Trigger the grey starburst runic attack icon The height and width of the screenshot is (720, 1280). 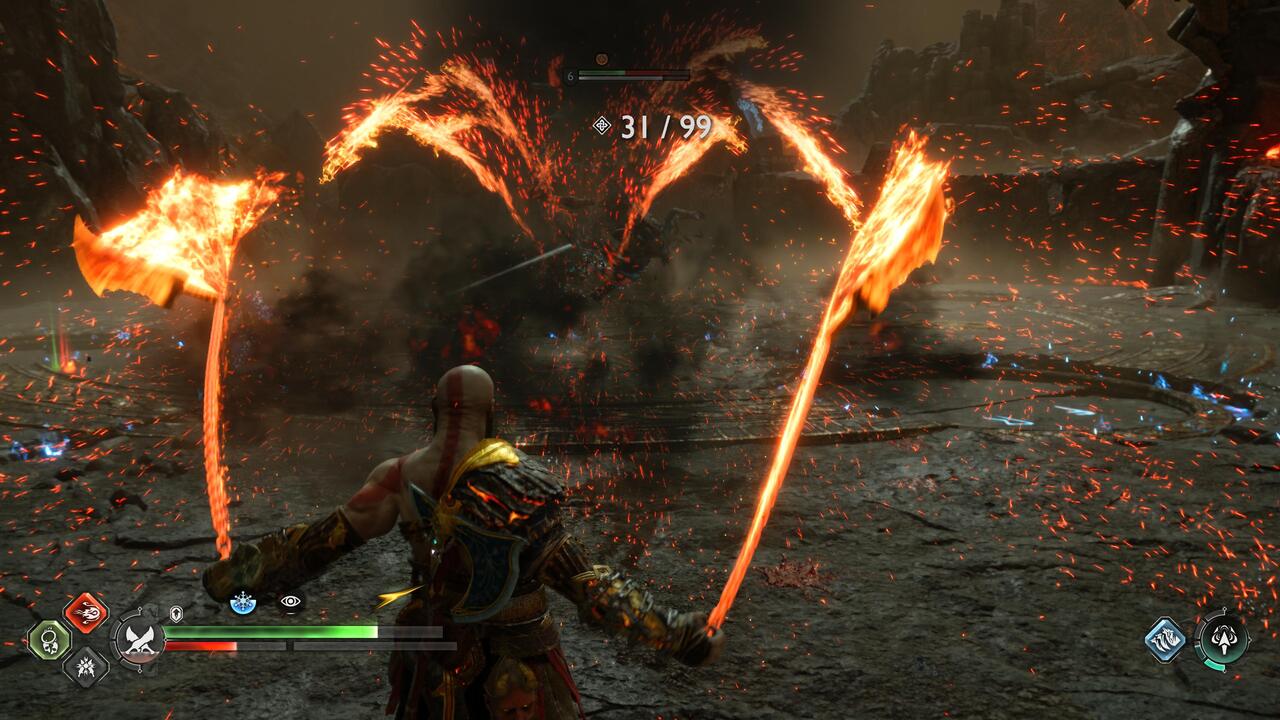pyautogui.click(x=85, y=666)
